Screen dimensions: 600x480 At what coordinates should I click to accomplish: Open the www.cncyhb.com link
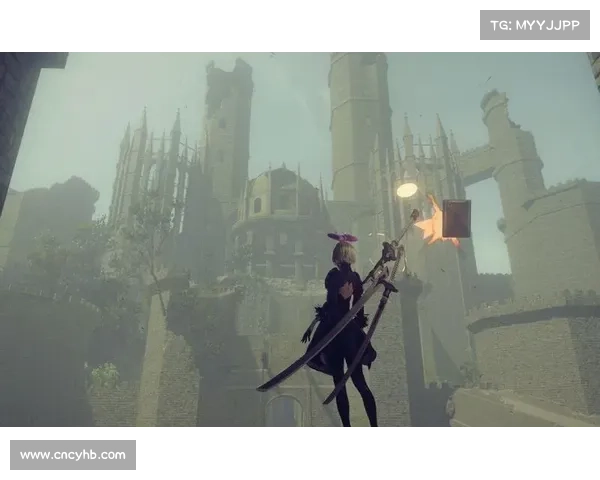click(72, 455)
